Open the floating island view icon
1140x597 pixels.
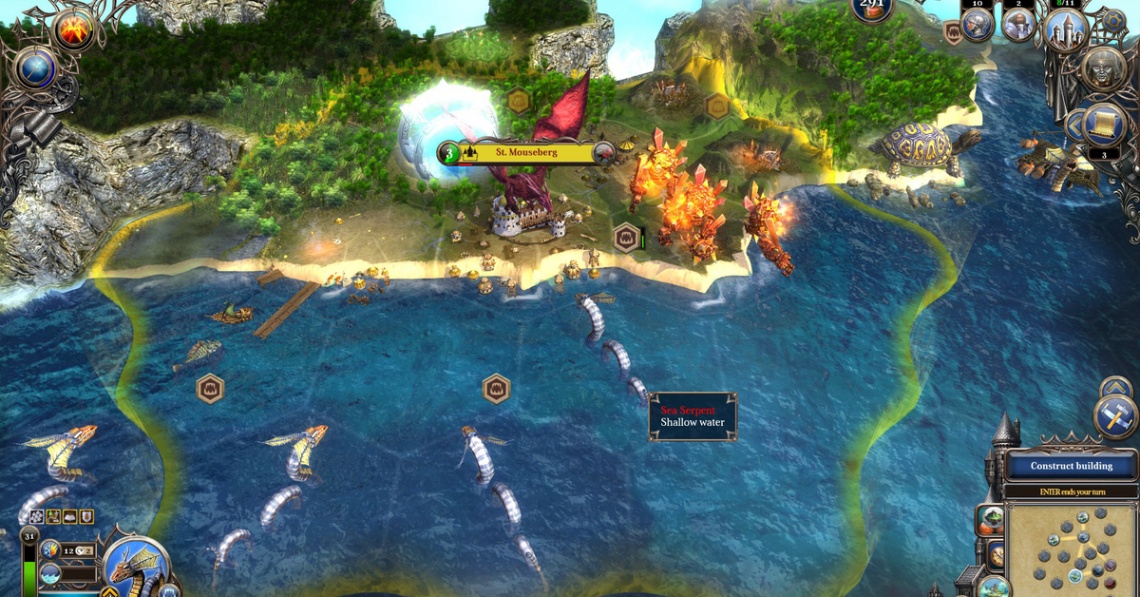pyautogui.click(x=991, y=520)
